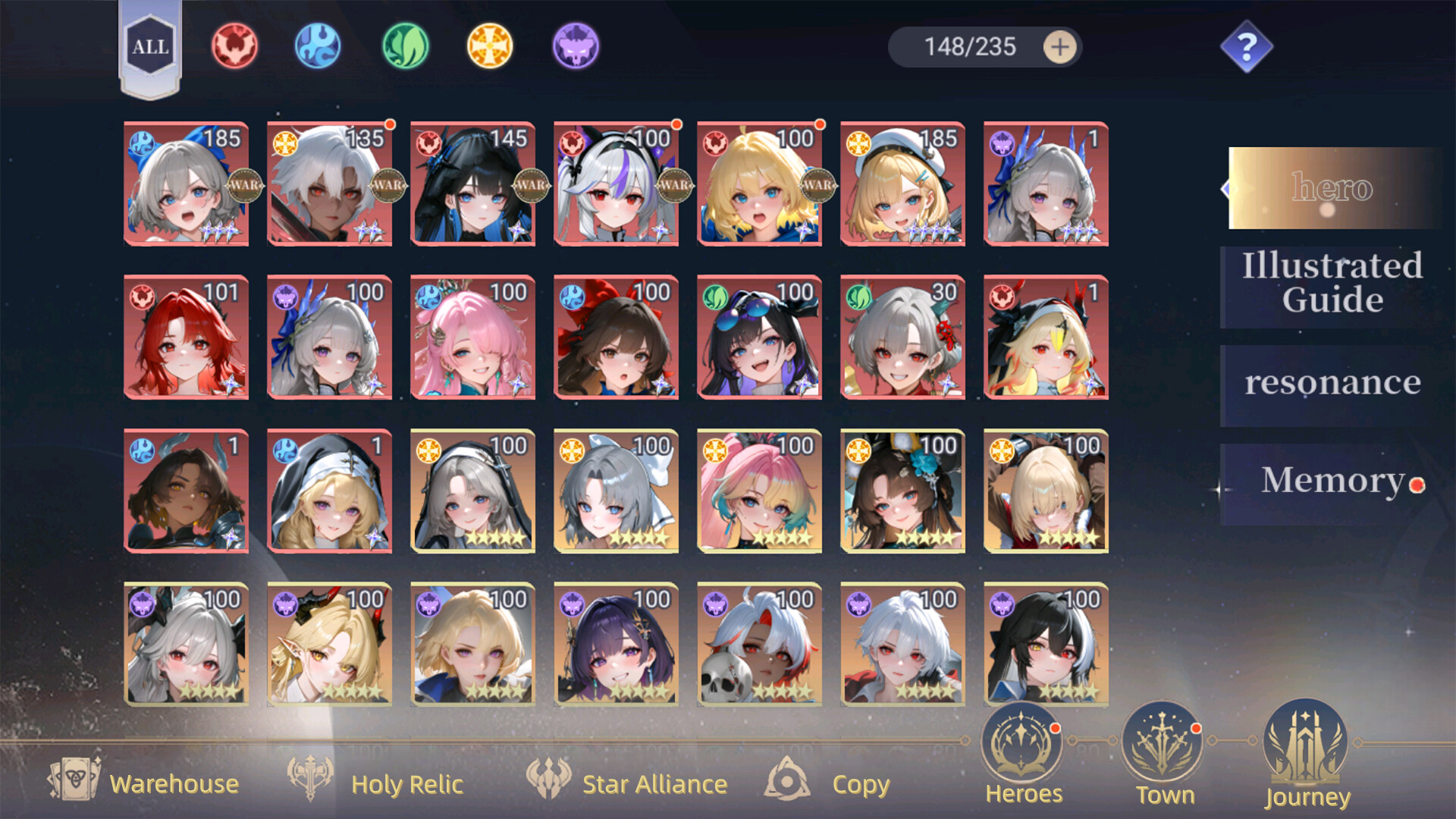
Task: Filter by the yellow light element
Action: click(x=490, y=45)
